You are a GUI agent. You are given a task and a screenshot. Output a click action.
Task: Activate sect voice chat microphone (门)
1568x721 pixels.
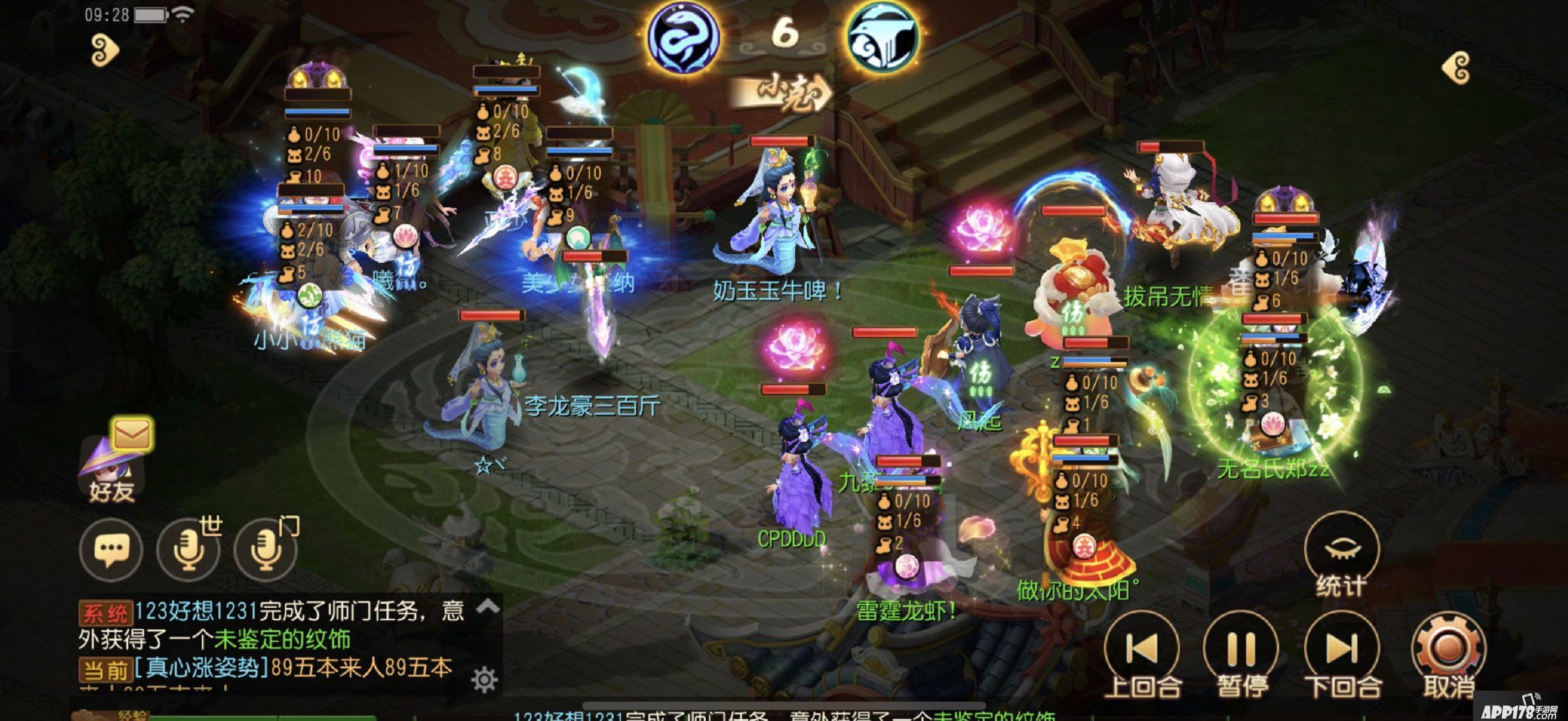click(266, 549)
